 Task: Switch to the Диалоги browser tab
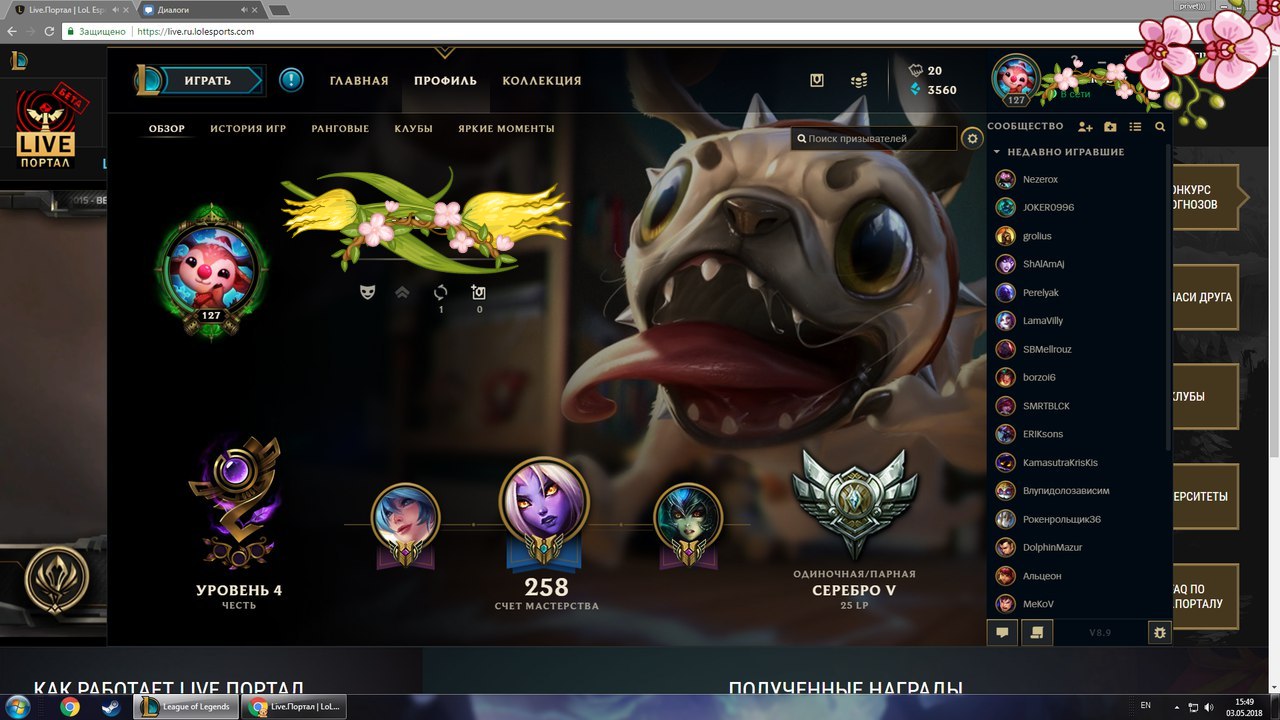(x=191, y=11)
